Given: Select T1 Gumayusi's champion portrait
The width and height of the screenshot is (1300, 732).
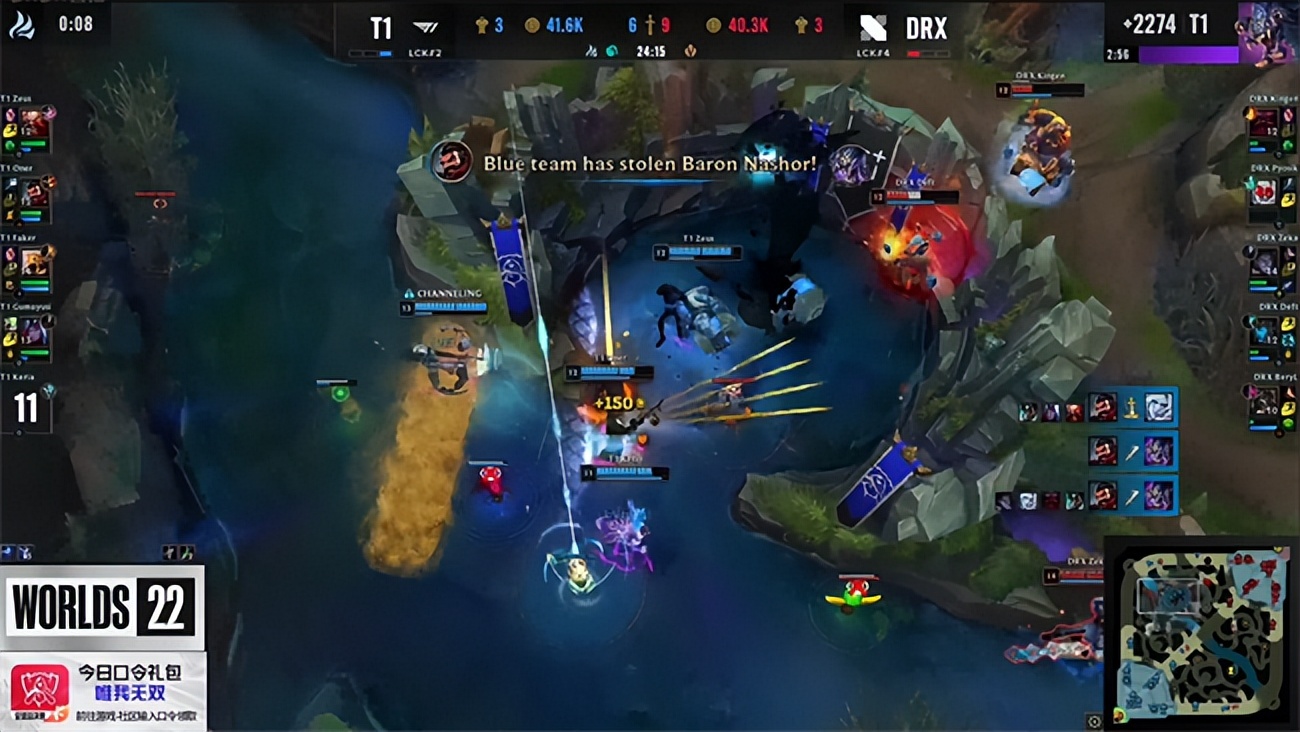Looking at the screenshot, I should (x=33, y=332).
